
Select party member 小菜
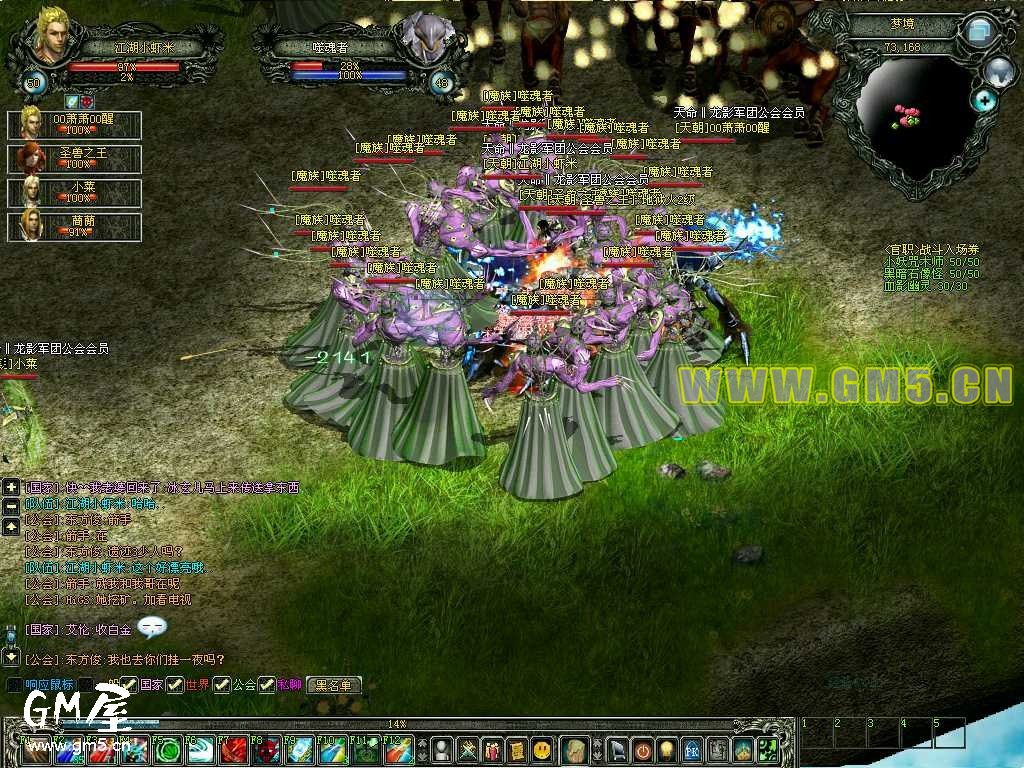[x=75, y=192]
